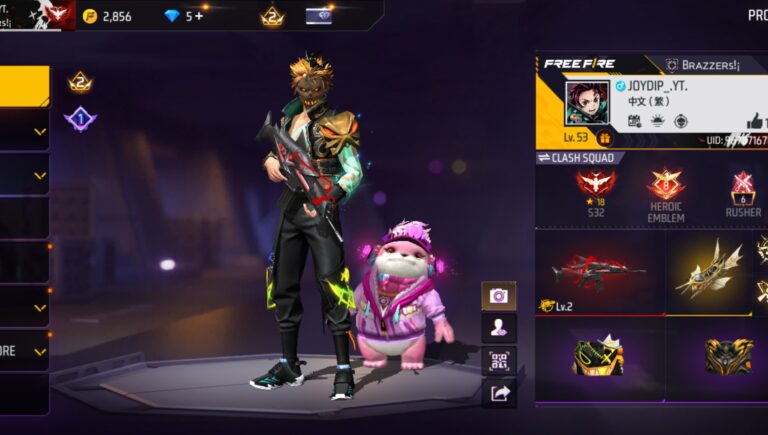
Task: Click the gold coin balance
Action: pyautogui.click(x=107, y=16)
